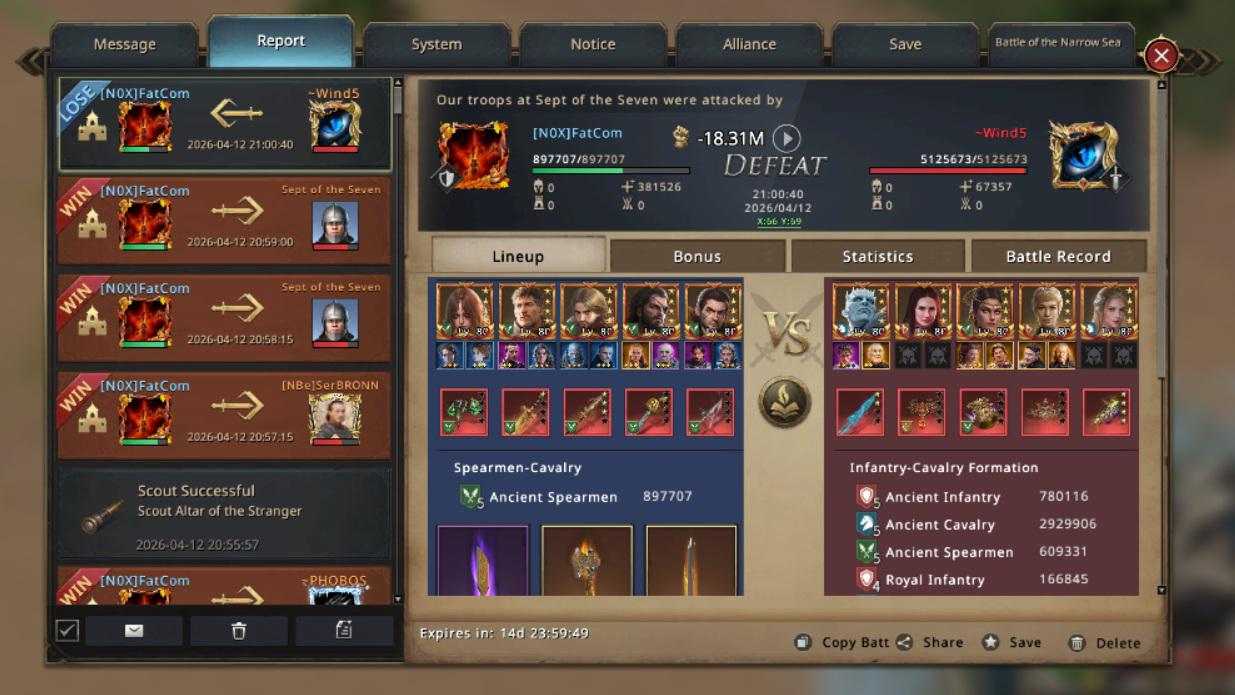The width and height of the screenshot is (1235, 695).
Task: Delete selected reports with trash button
Action: click(238, 630)
